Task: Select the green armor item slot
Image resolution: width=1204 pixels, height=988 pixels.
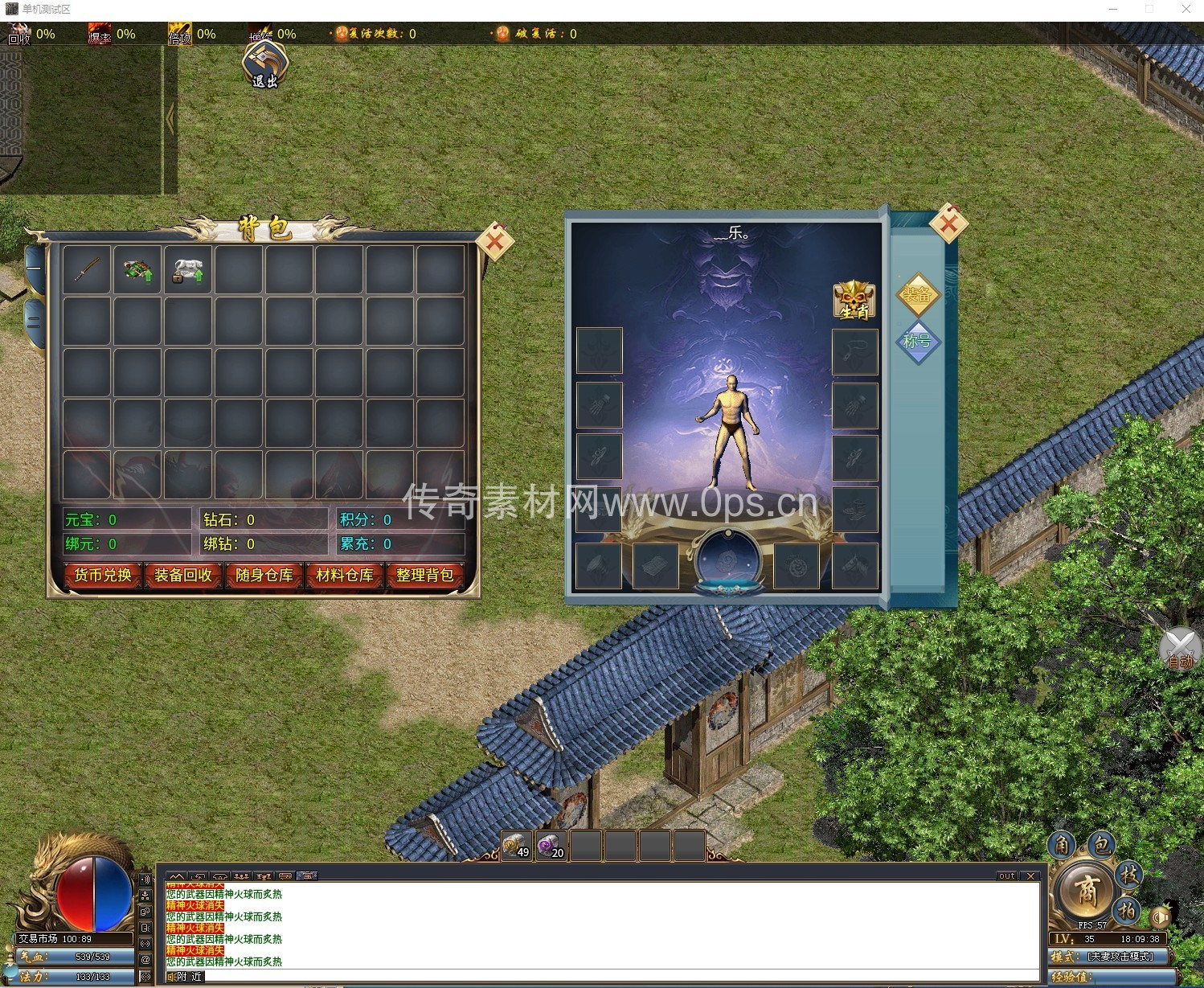Action: pyautogui.click(x=137, y=269)
